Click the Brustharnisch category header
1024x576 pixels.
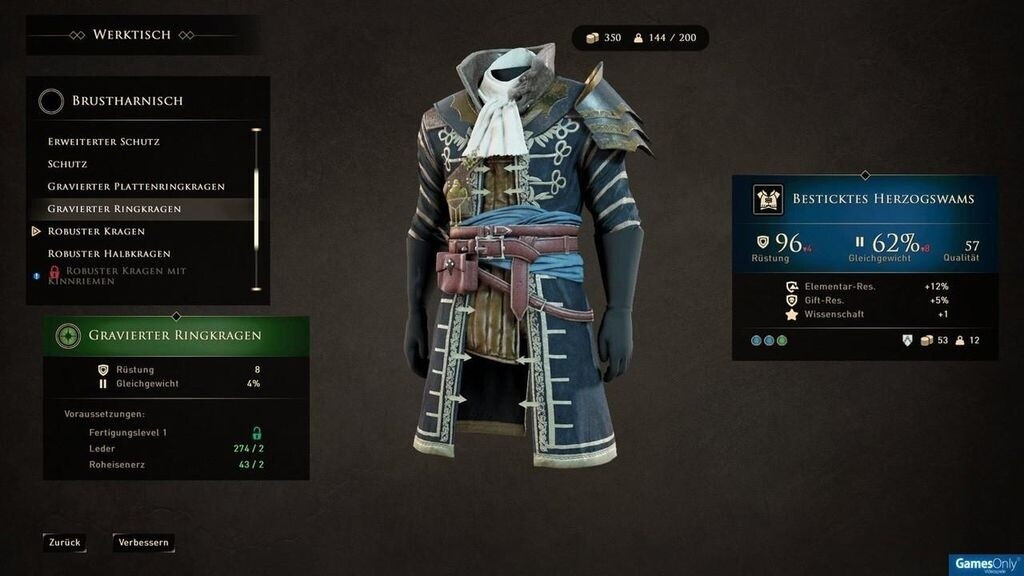pyautogui.click(x=126, y=101)
